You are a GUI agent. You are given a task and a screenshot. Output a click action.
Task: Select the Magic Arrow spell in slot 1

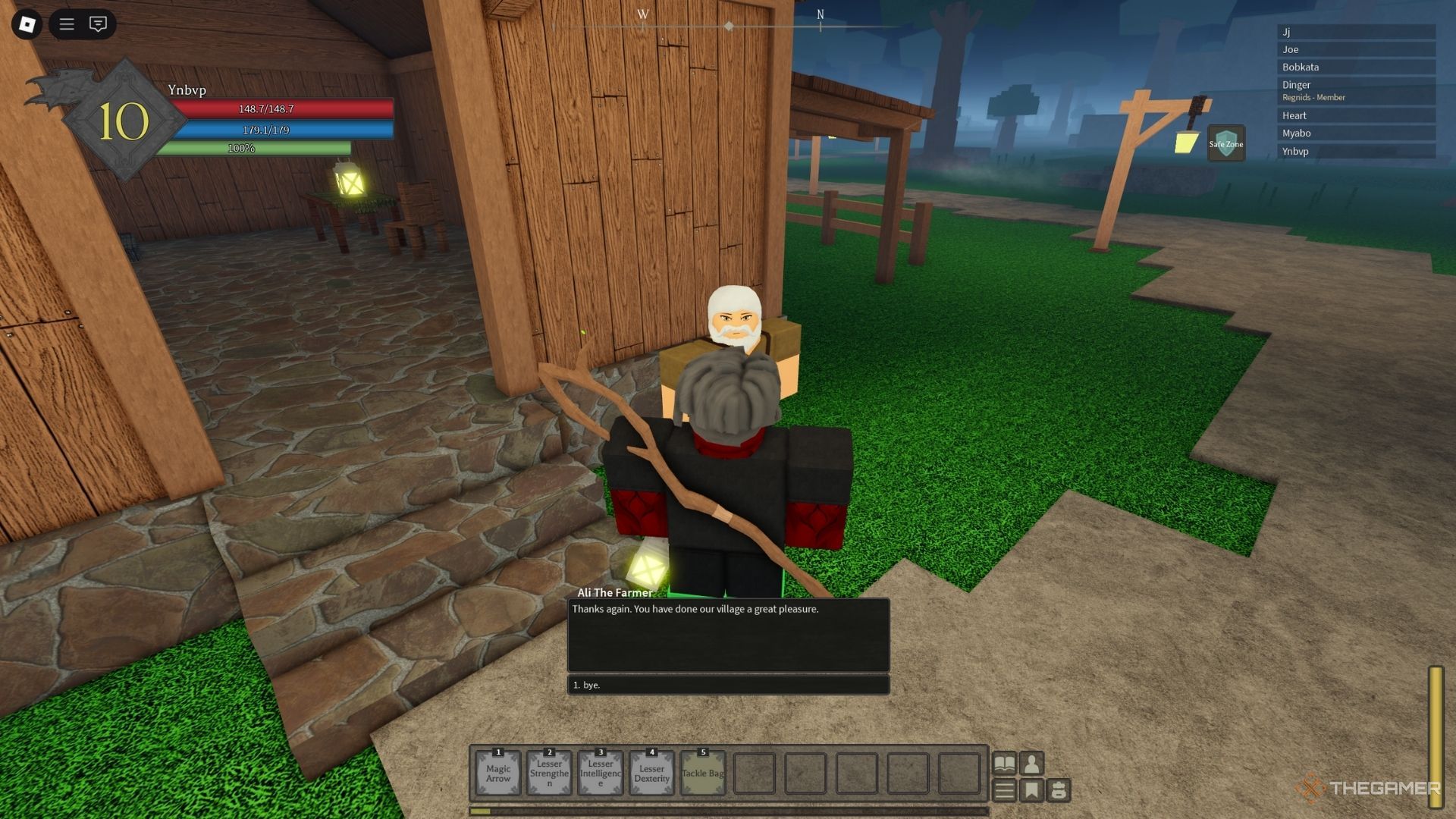point(498,771)
